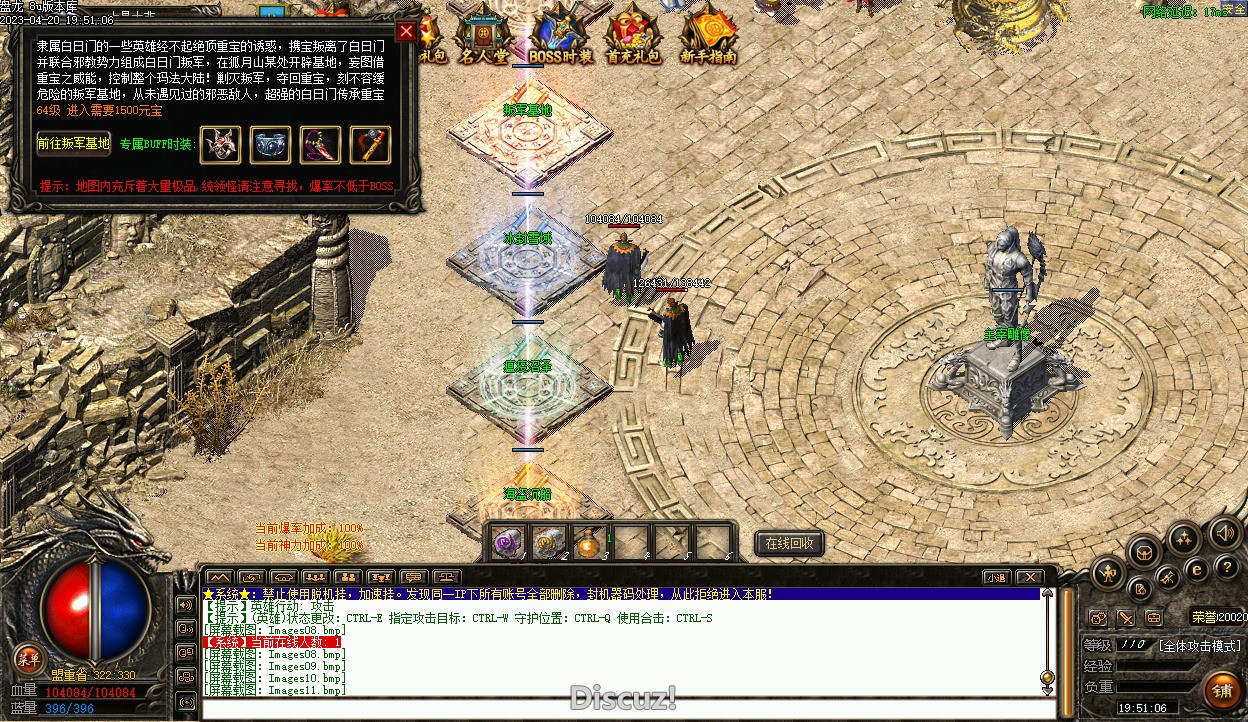Focus the chat input field
Screen dimensions: 1248x722
point(620,708)
